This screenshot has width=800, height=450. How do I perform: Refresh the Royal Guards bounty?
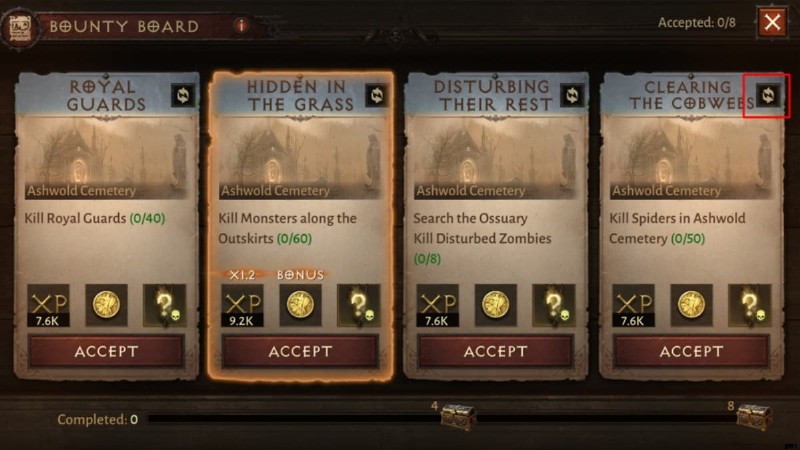point(183,95)
